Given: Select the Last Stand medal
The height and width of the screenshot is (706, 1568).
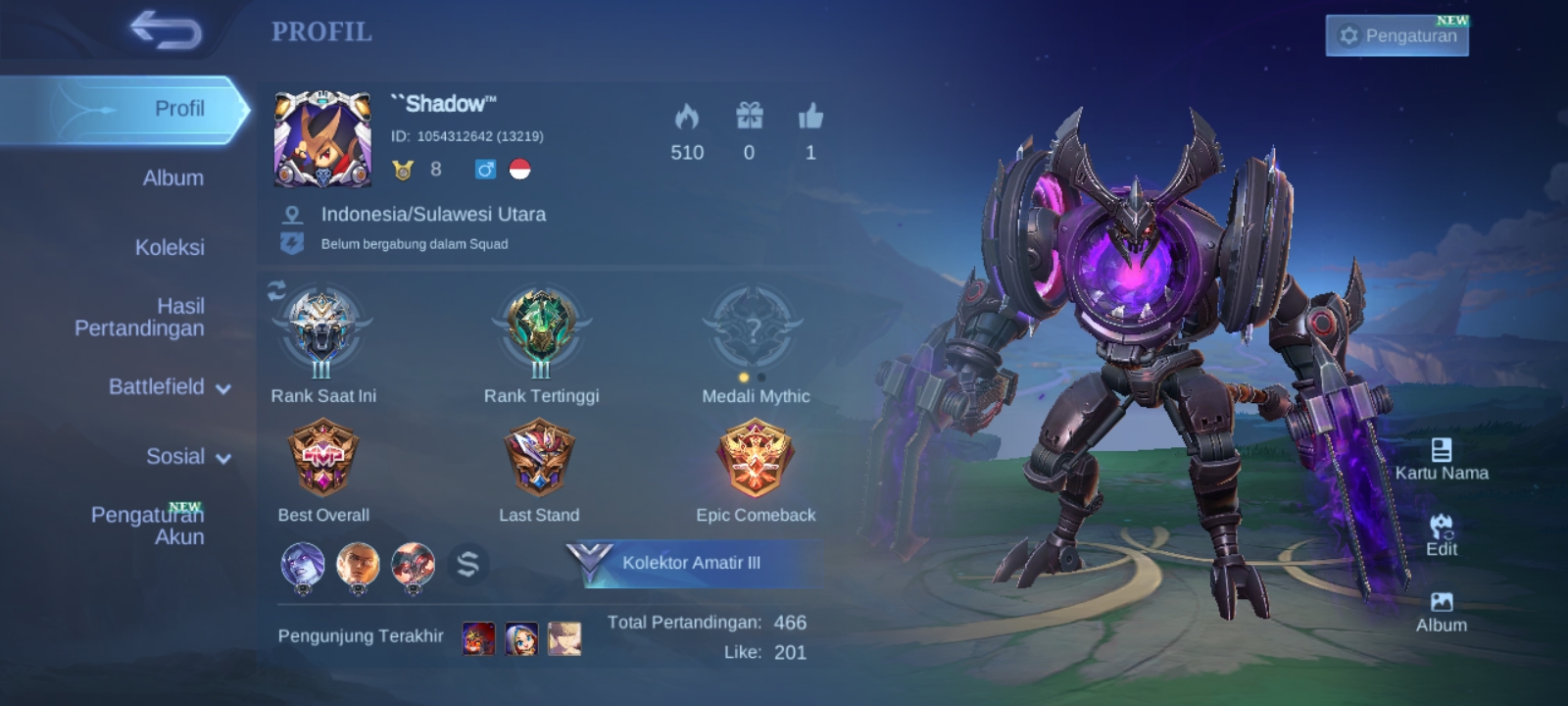Looking at the screenshot, I should pyautogui.click(x=539, y=459).
